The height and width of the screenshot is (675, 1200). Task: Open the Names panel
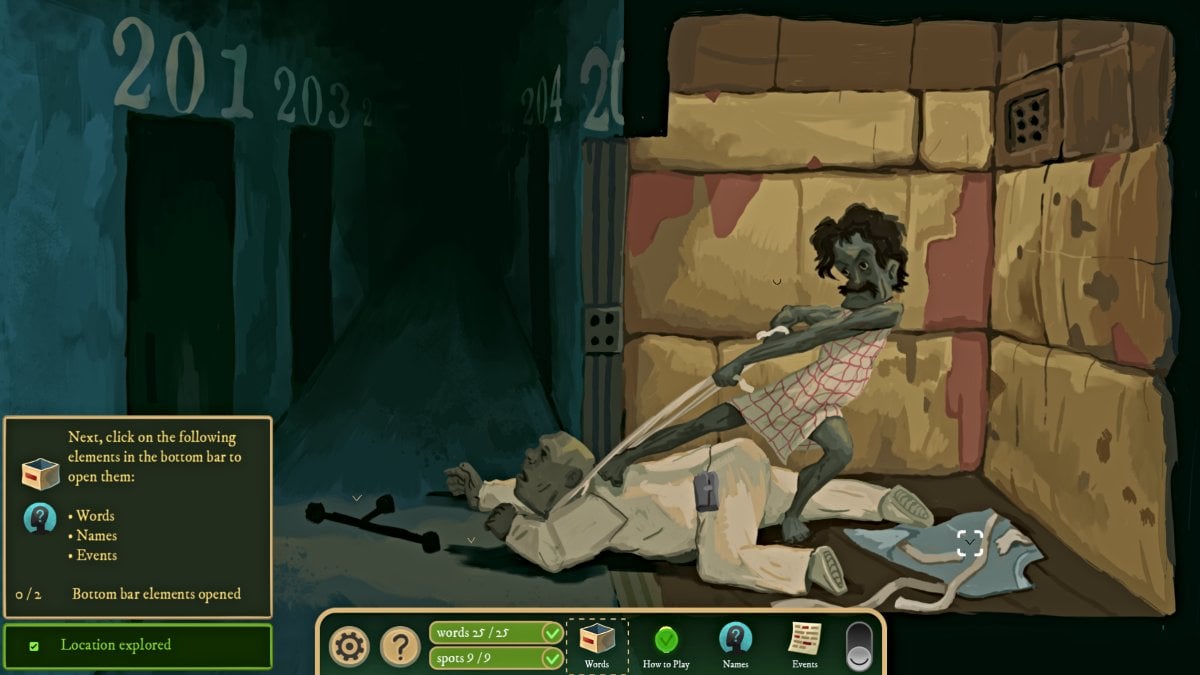[735, 645]
